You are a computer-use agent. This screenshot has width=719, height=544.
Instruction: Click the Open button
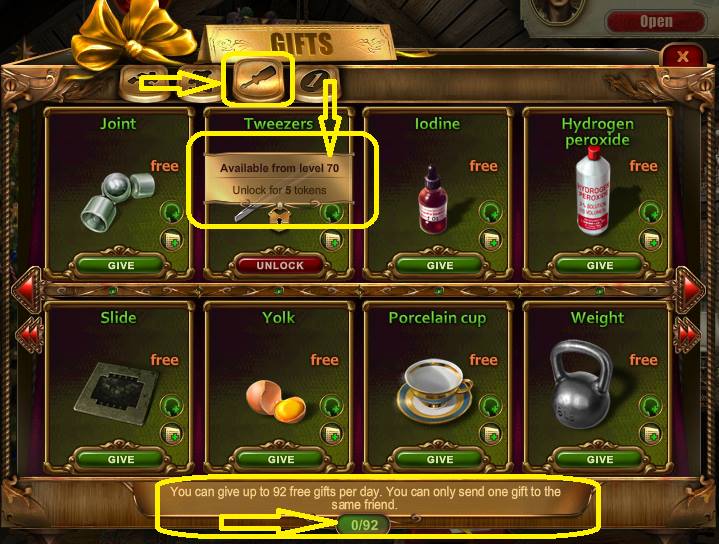pyautogui.click(x=655, y=21)
